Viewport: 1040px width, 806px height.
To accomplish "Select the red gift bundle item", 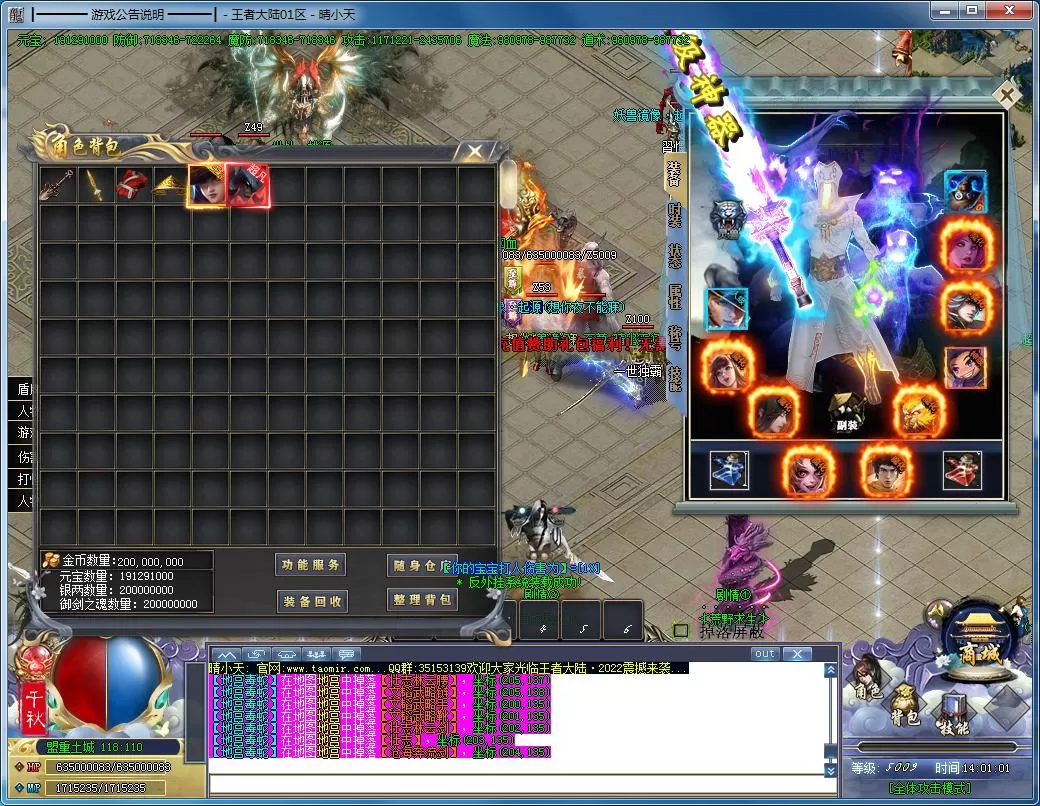I will tap(131, 185).
